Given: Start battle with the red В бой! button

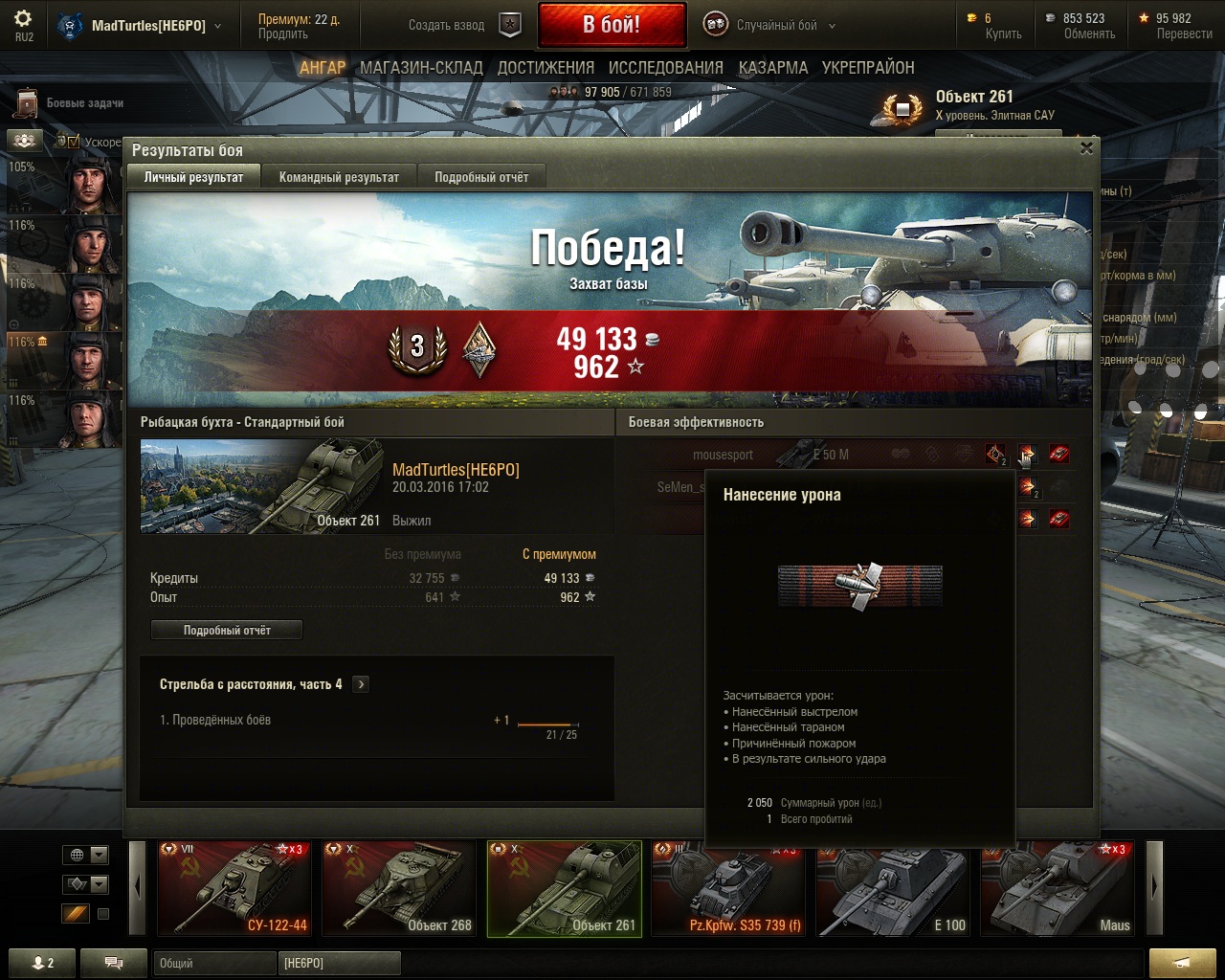Looking at the screenshot, I should tap(612, 25).
